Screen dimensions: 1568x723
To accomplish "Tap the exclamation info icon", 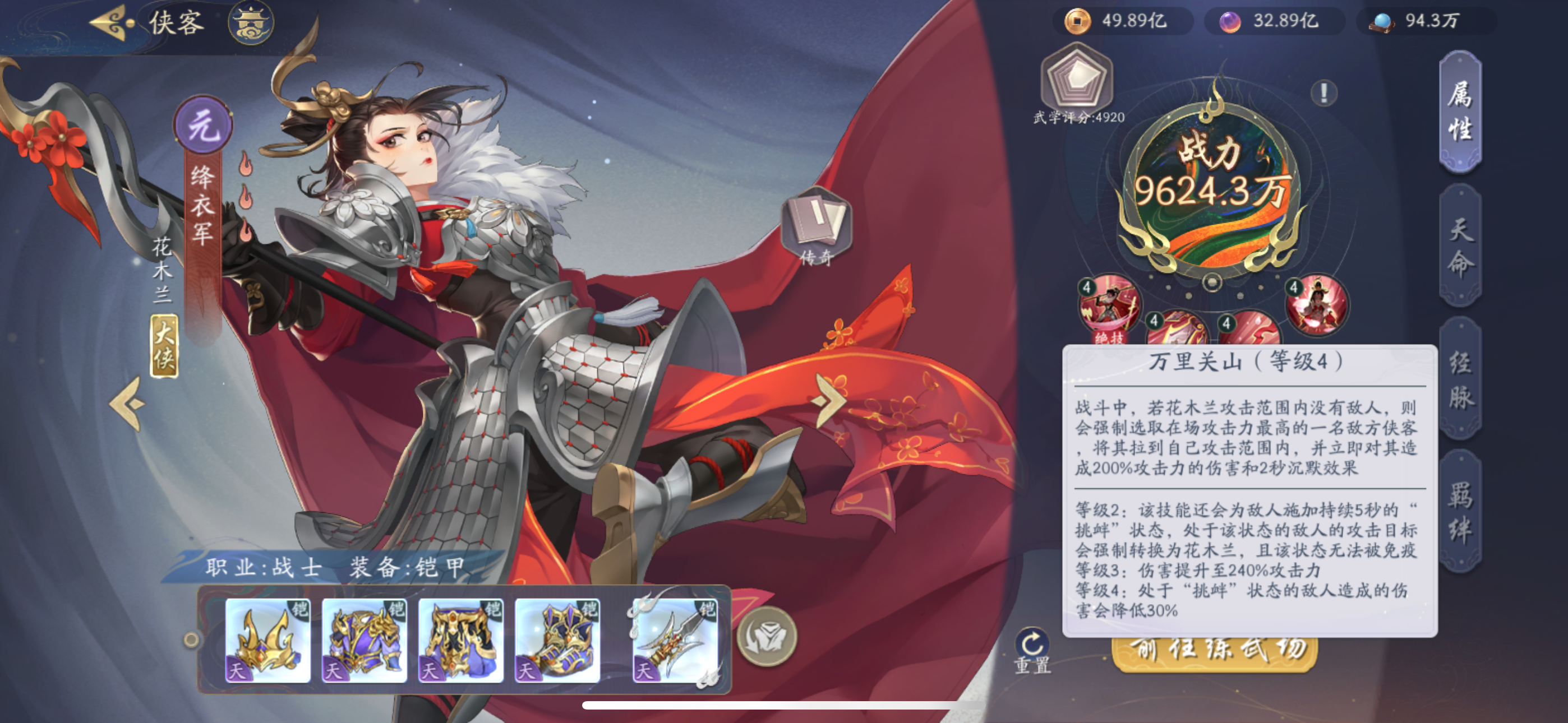I will (x=1323, y=93).
